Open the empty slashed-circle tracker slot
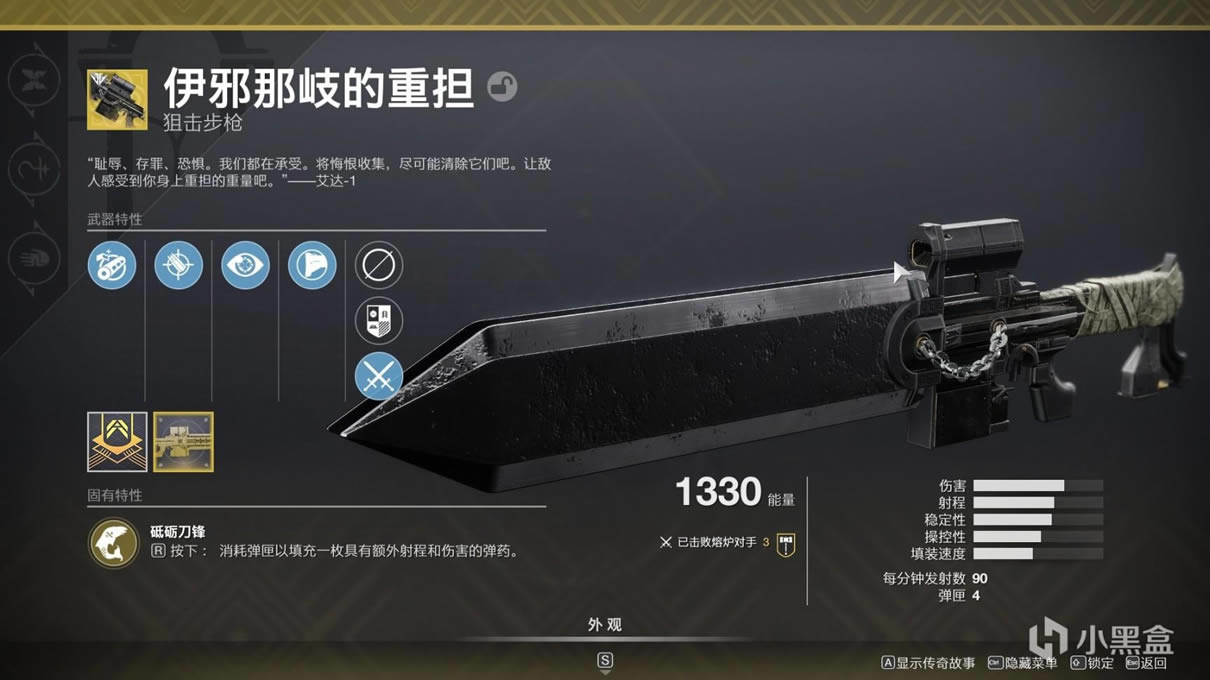 click(x=379, y=266)
